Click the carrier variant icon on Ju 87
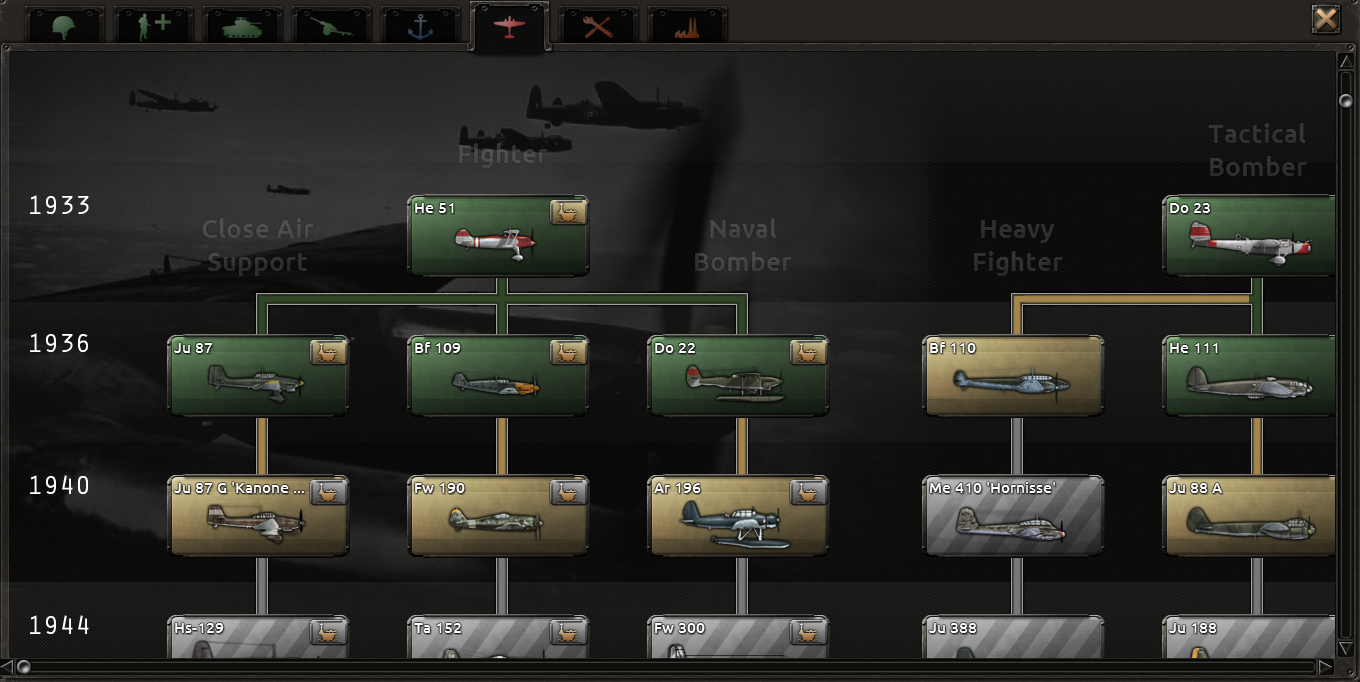The image size is (1360, 682). coord(328,352)
